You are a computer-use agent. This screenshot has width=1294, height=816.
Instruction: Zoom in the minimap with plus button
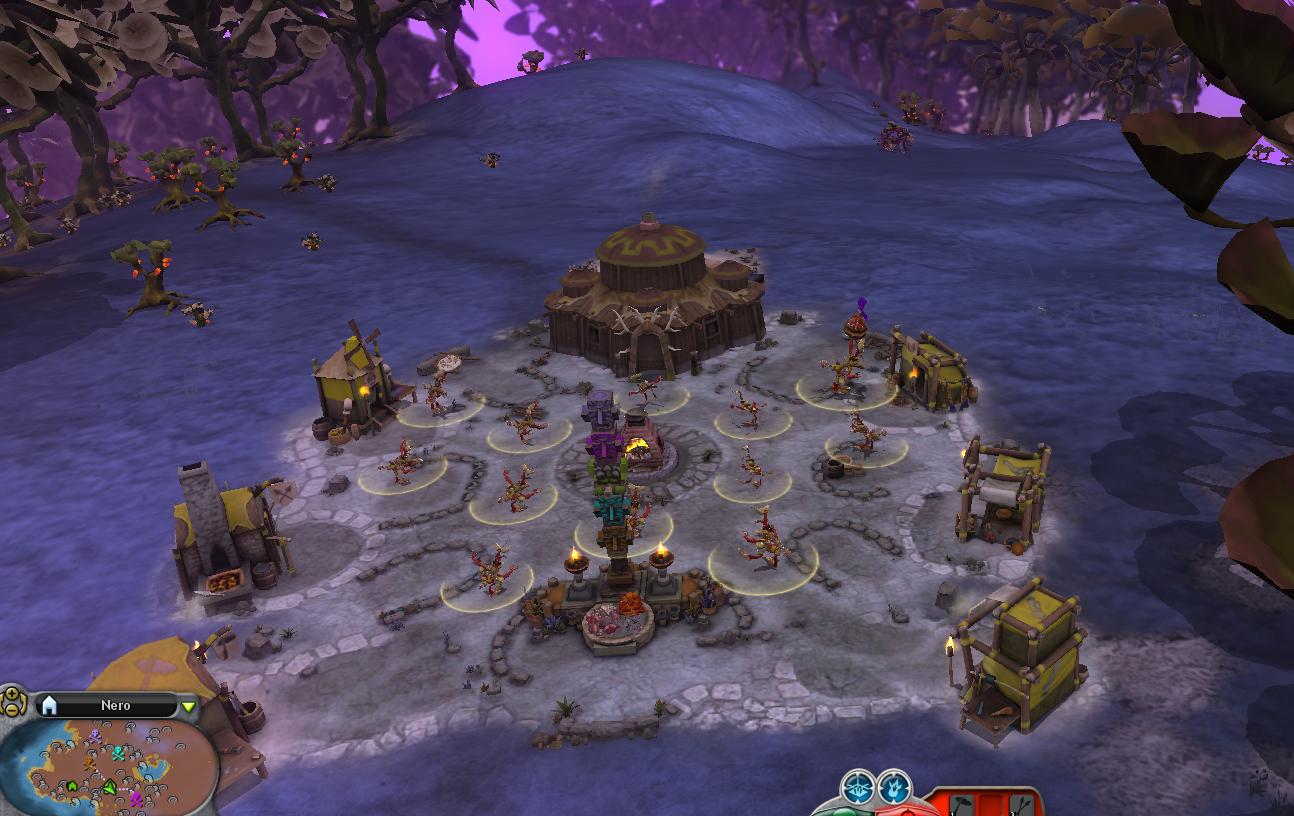tap(12, 694)
